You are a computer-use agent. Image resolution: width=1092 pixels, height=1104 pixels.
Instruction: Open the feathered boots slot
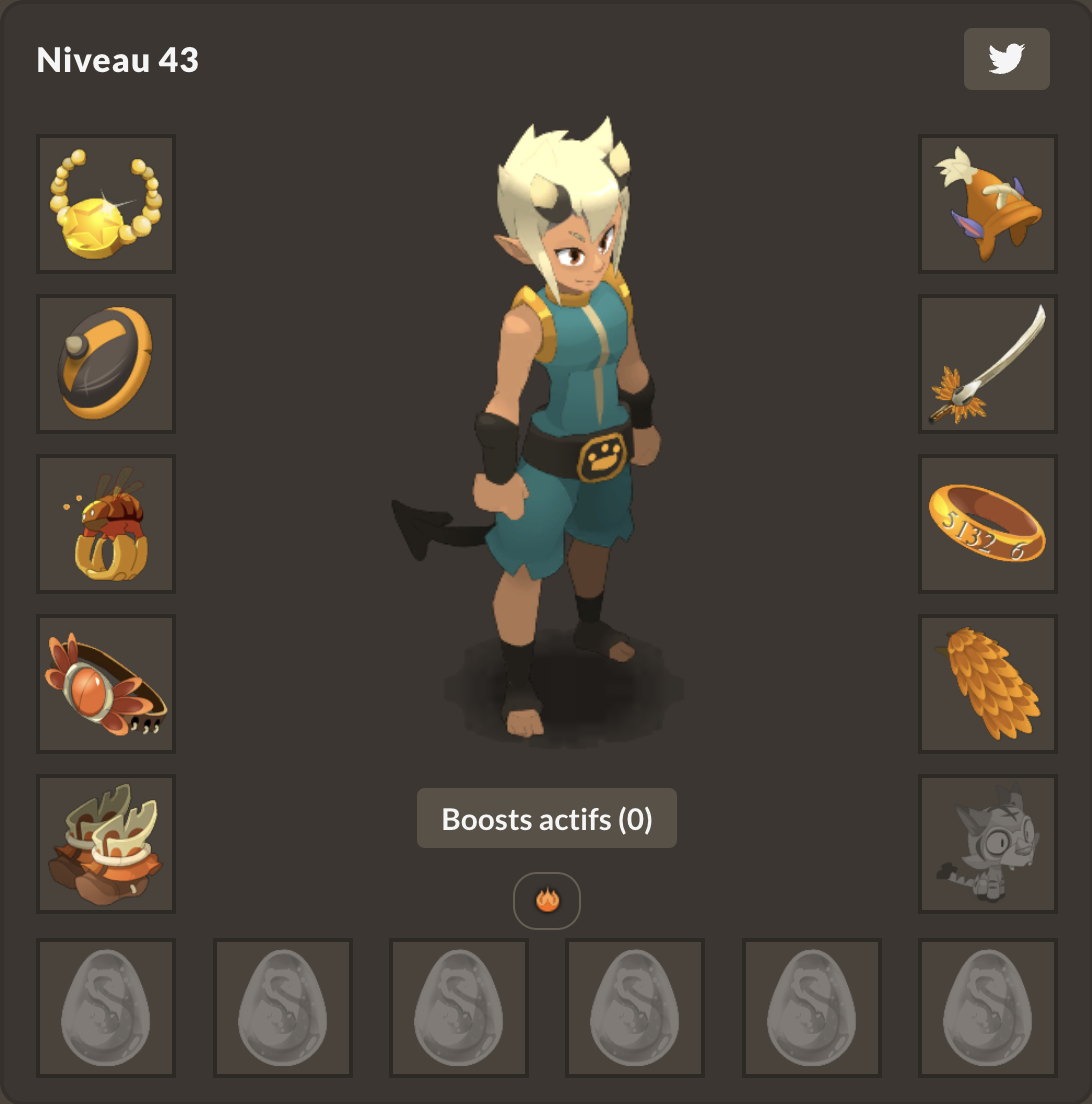(106, 844)
